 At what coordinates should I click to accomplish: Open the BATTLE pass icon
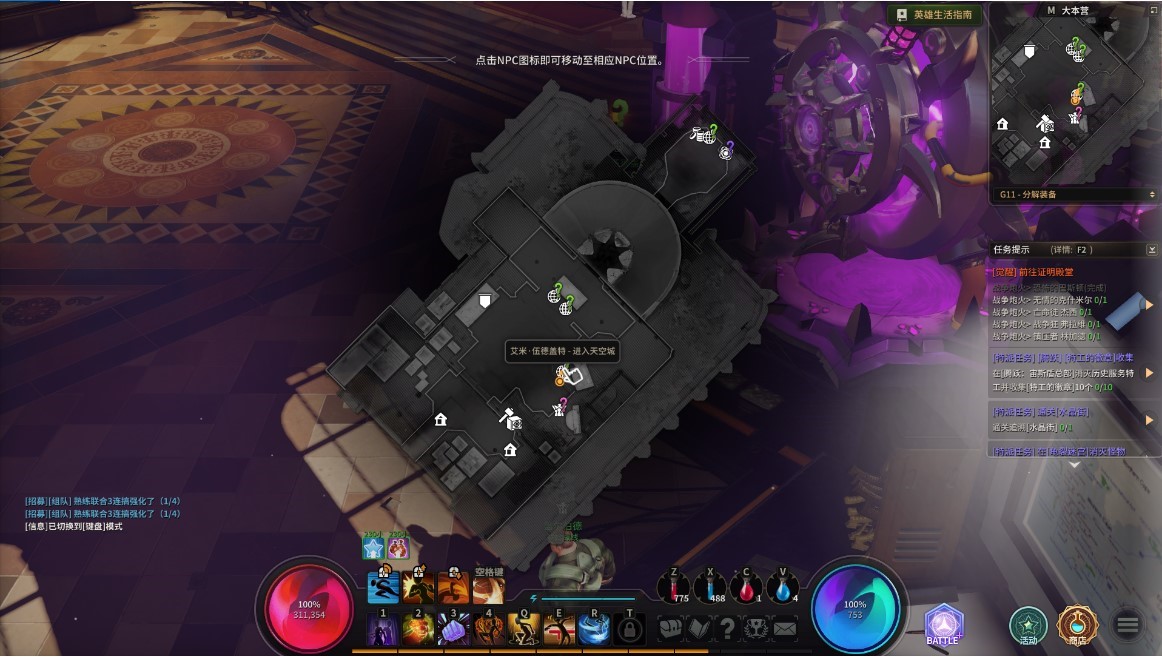click(x=943, y=625)
